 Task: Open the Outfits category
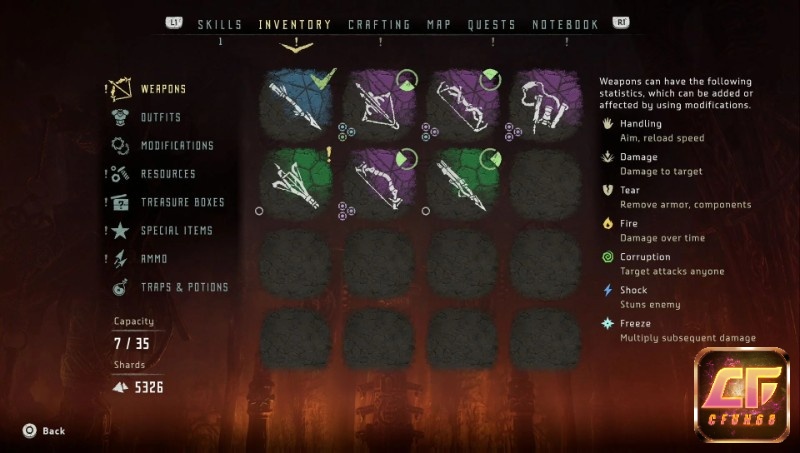pos(160,117)
